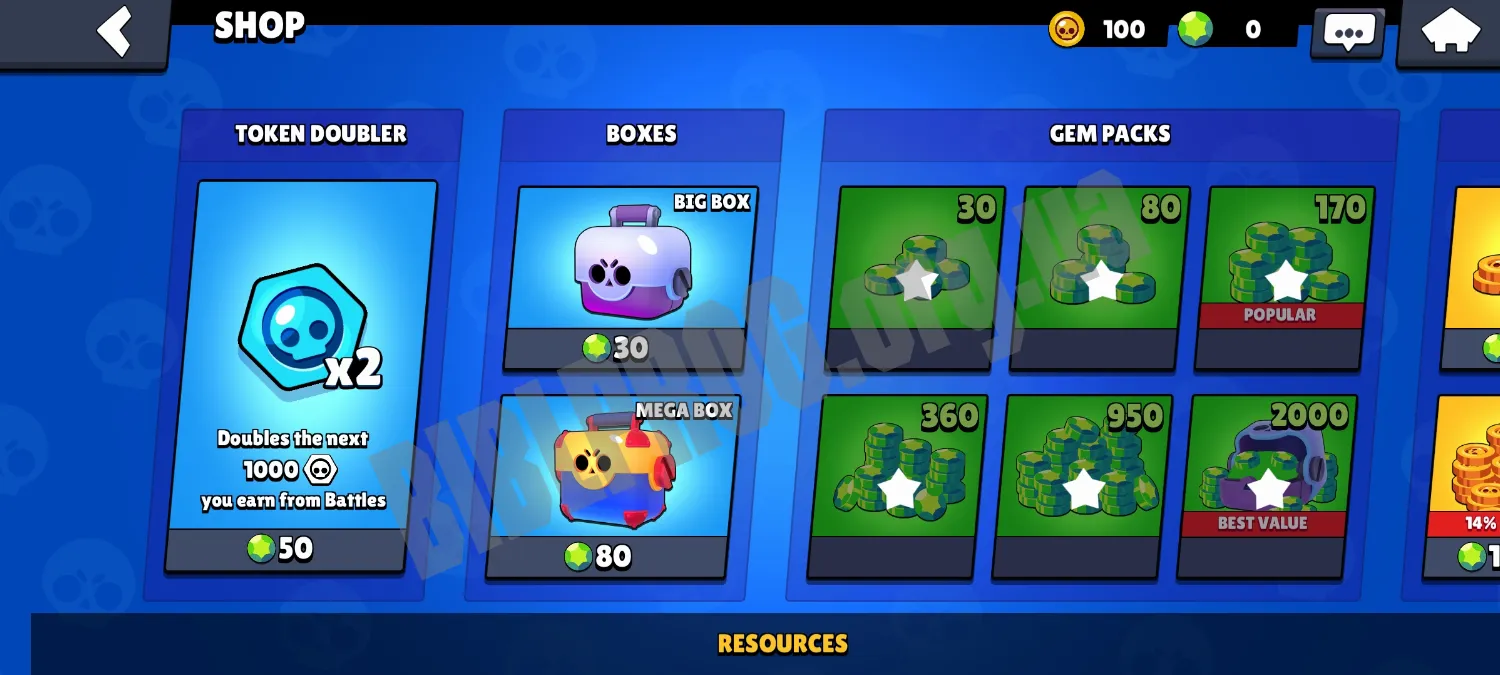Buy the Token Doubler for 50 gems
The width and height of the screenshot is (1500, 675).
coord(300,375)
